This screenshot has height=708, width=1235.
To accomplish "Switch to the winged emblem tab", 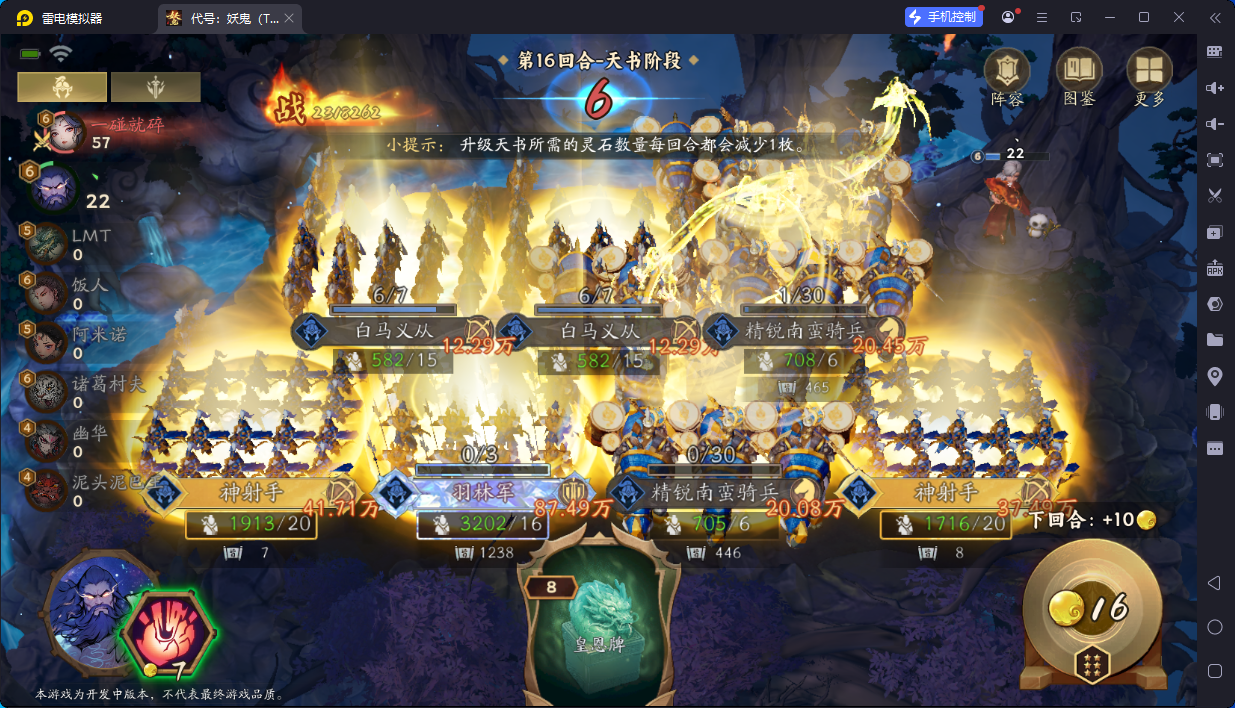I will coord(155,87).
